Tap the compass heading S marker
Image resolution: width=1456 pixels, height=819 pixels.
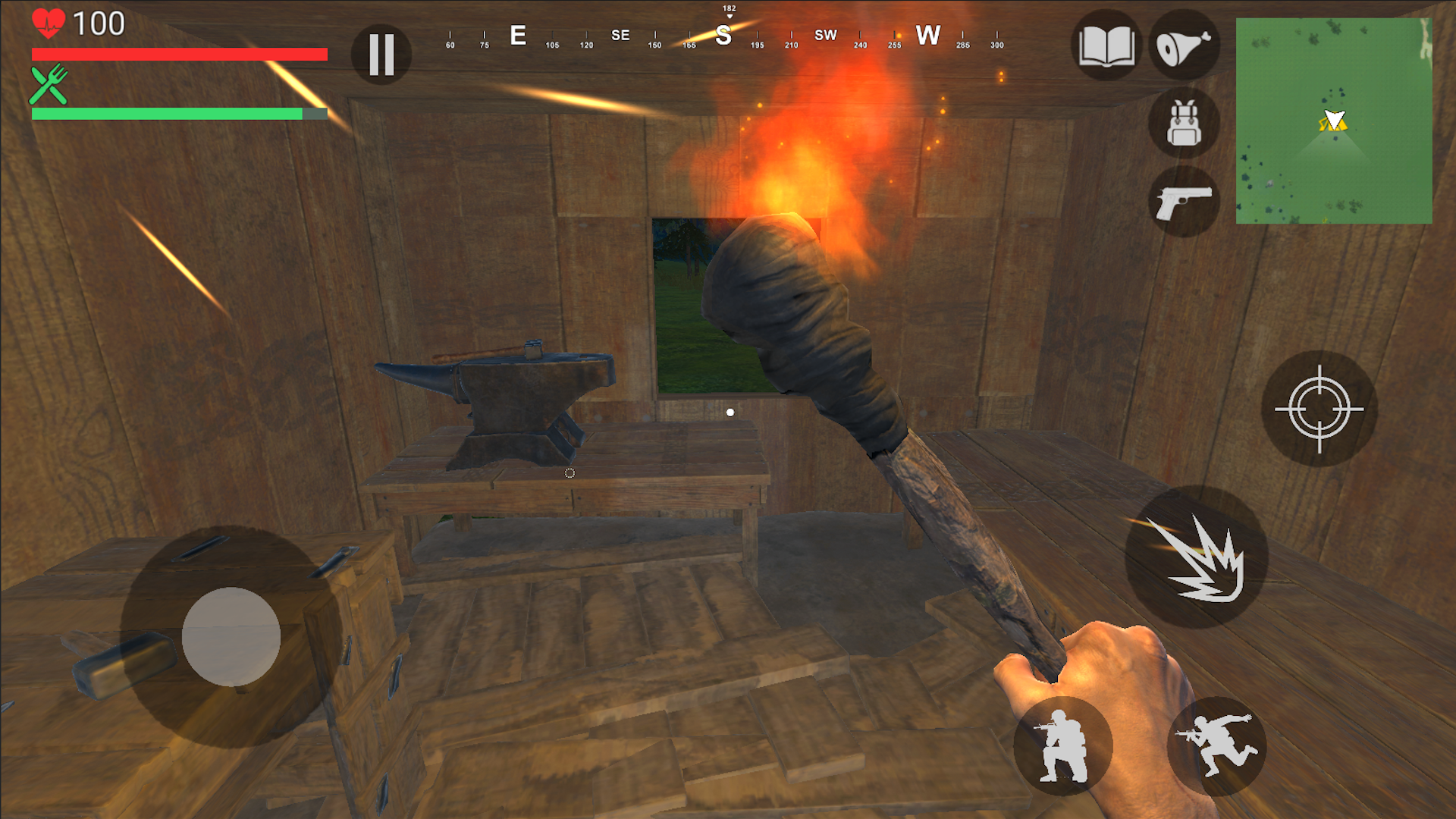725,35
